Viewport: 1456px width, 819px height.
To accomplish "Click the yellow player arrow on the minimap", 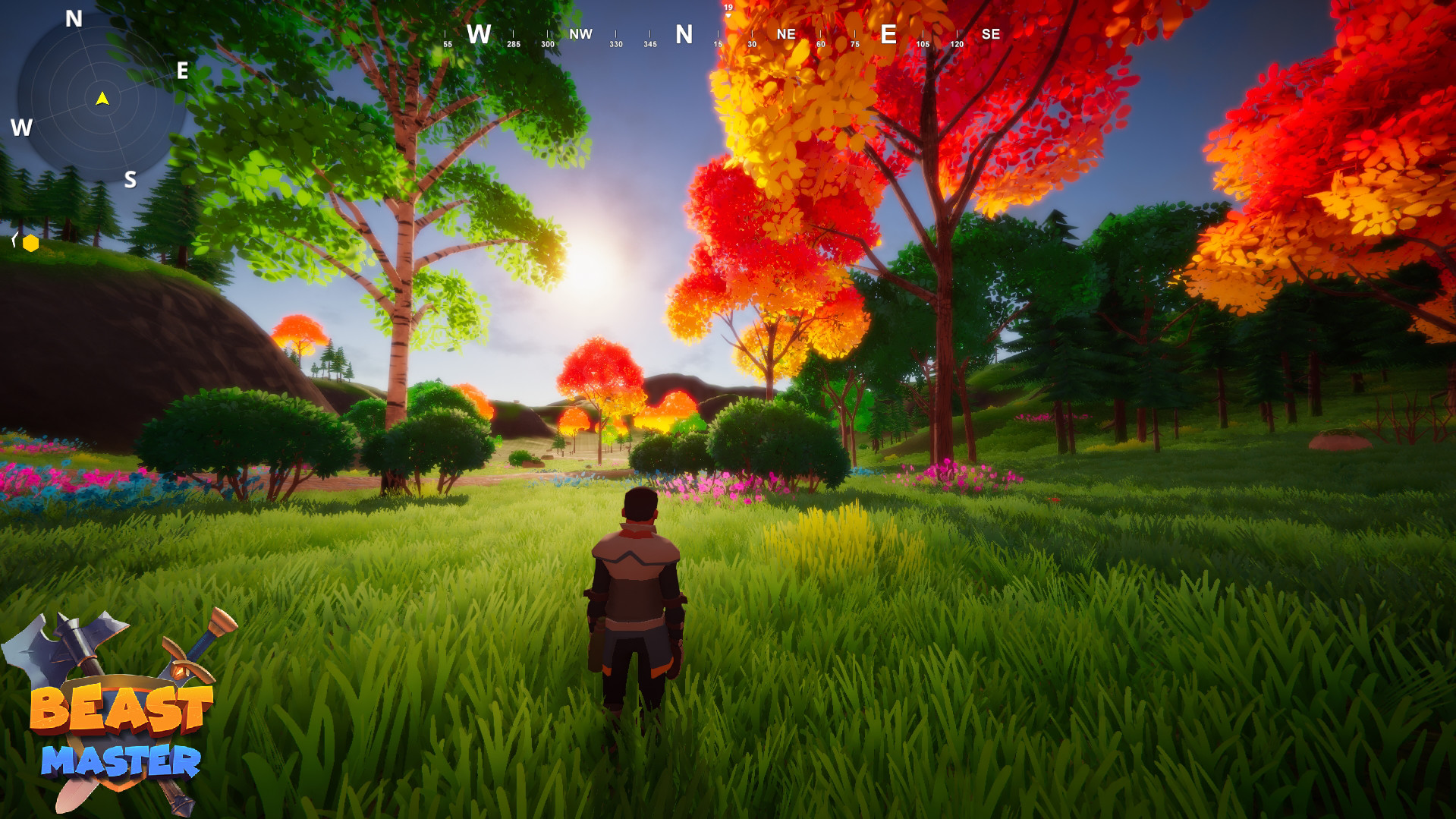I will (x=101, y=99).
